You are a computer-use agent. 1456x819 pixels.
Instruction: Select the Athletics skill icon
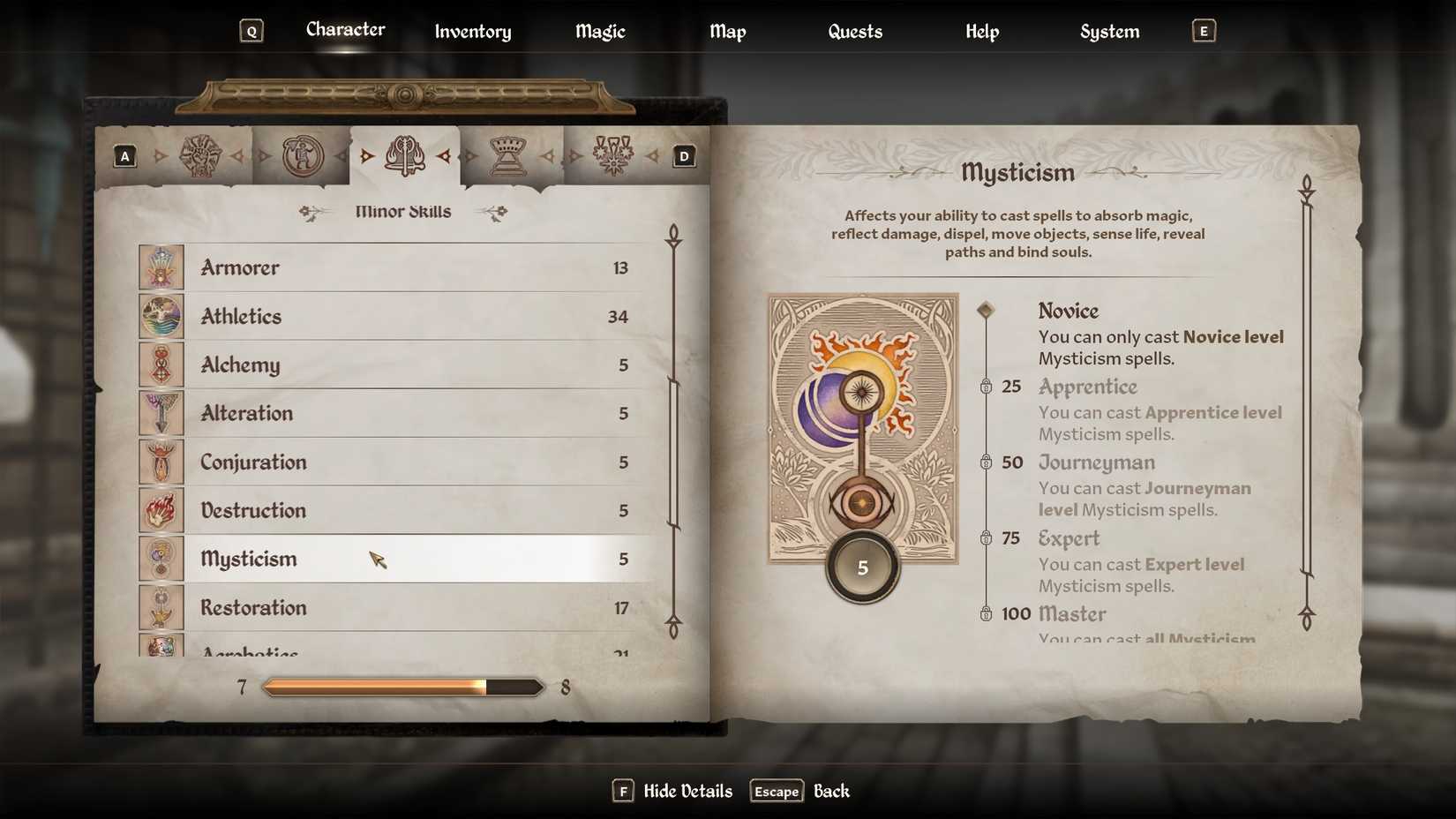(161, 316)
